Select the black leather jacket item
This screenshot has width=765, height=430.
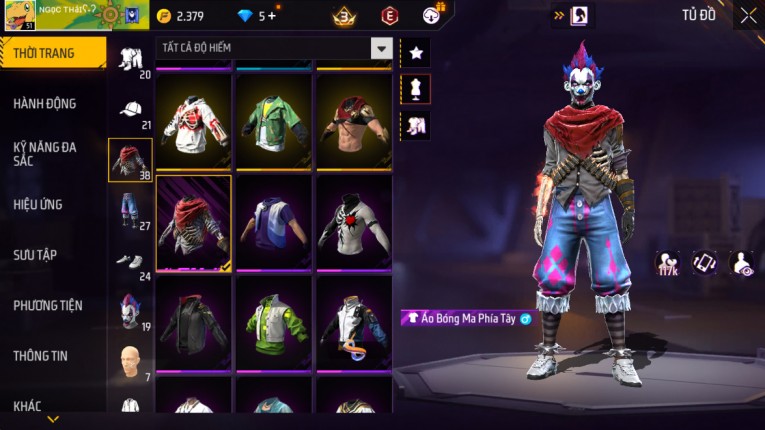point(193,324)
